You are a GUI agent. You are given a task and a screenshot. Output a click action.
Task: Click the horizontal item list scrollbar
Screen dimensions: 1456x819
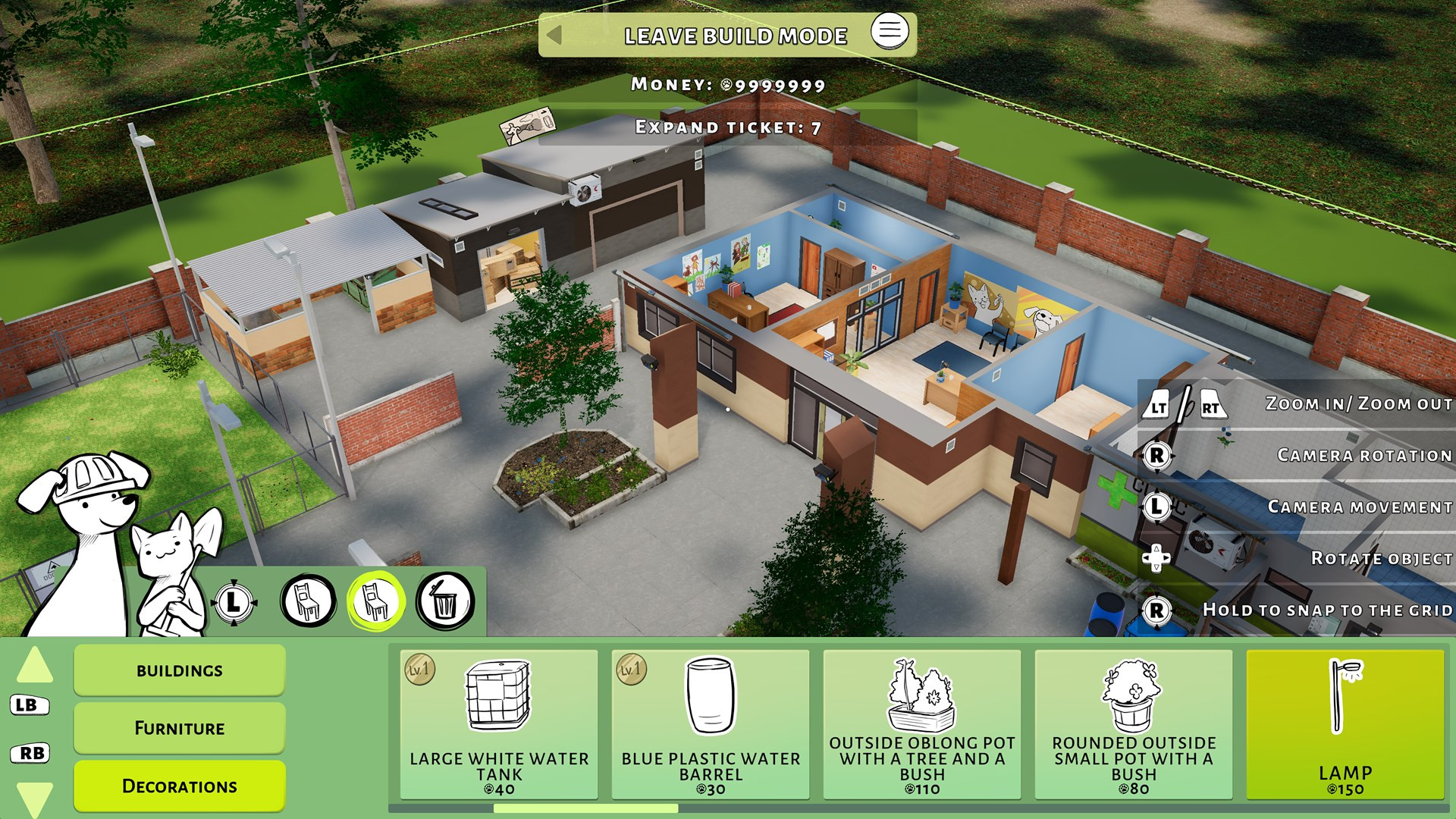click(586, 808)
